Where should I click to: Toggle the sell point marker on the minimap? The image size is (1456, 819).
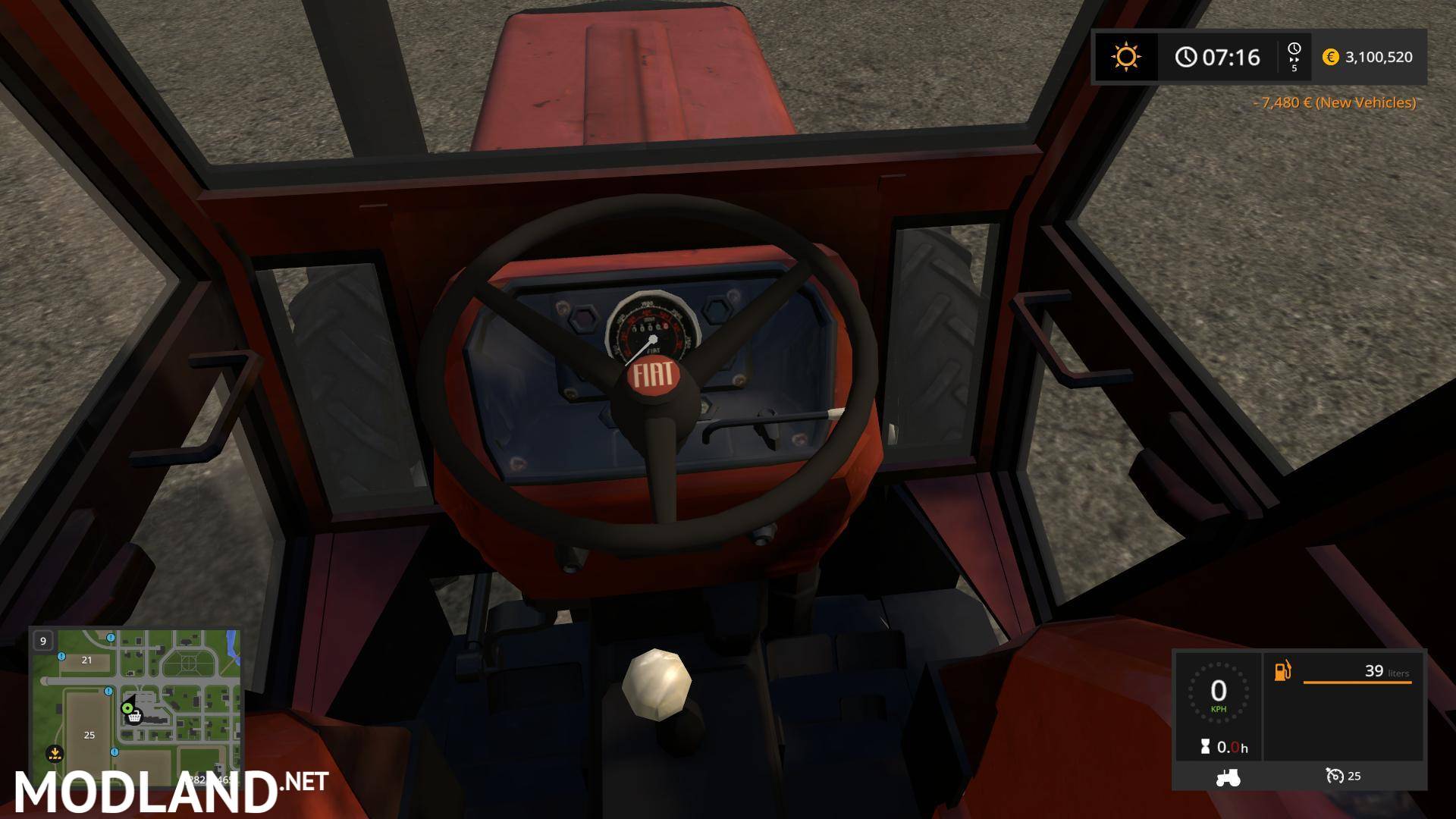coord(57,753)
